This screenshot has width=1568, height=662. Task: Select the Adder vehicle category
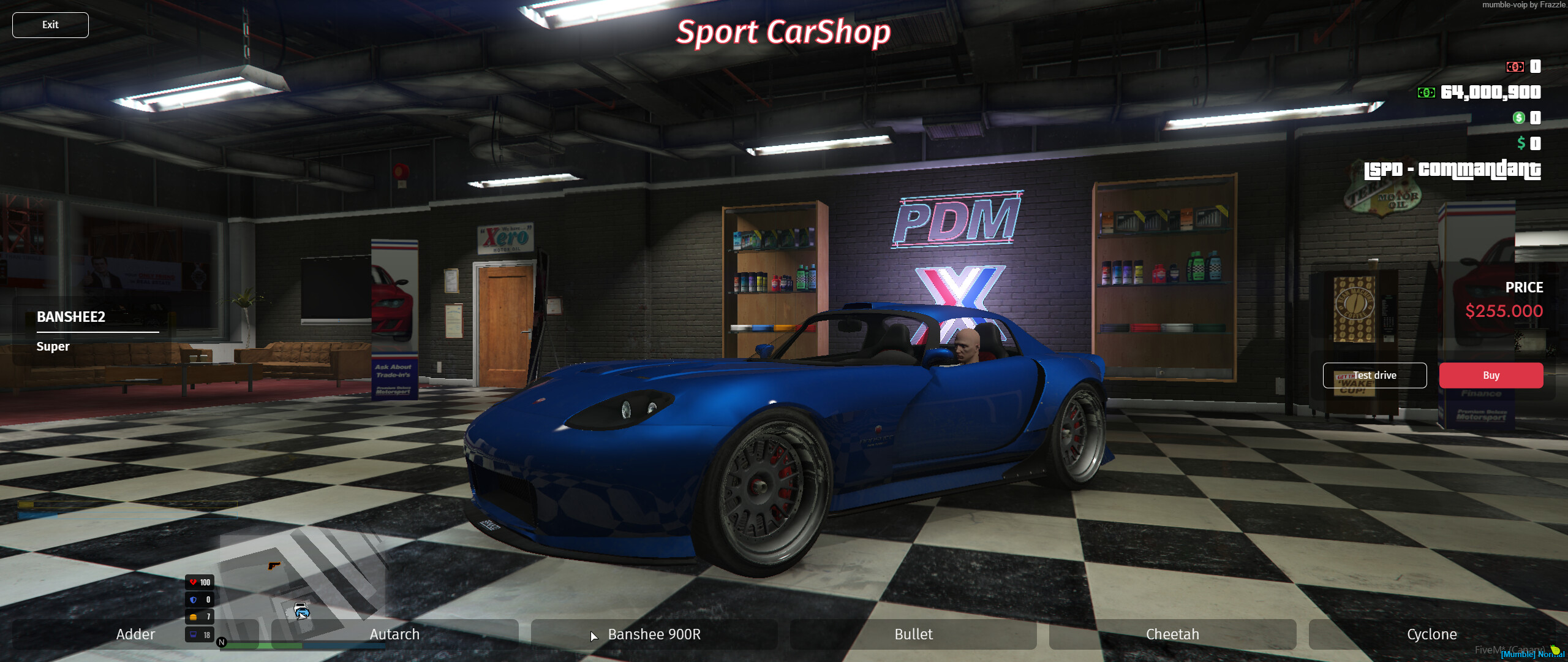(135, 634)
